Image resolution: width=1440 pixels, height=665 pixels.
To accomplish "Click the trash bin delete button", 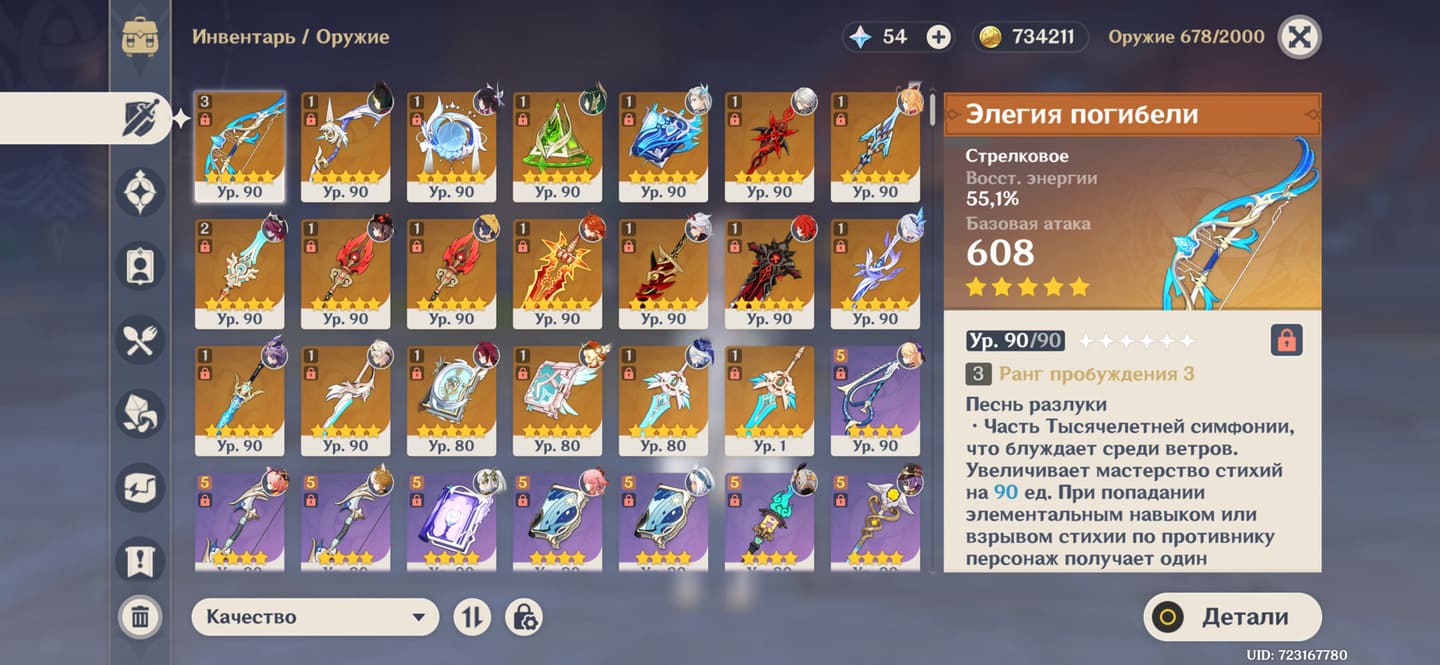I will click(140, 617).
